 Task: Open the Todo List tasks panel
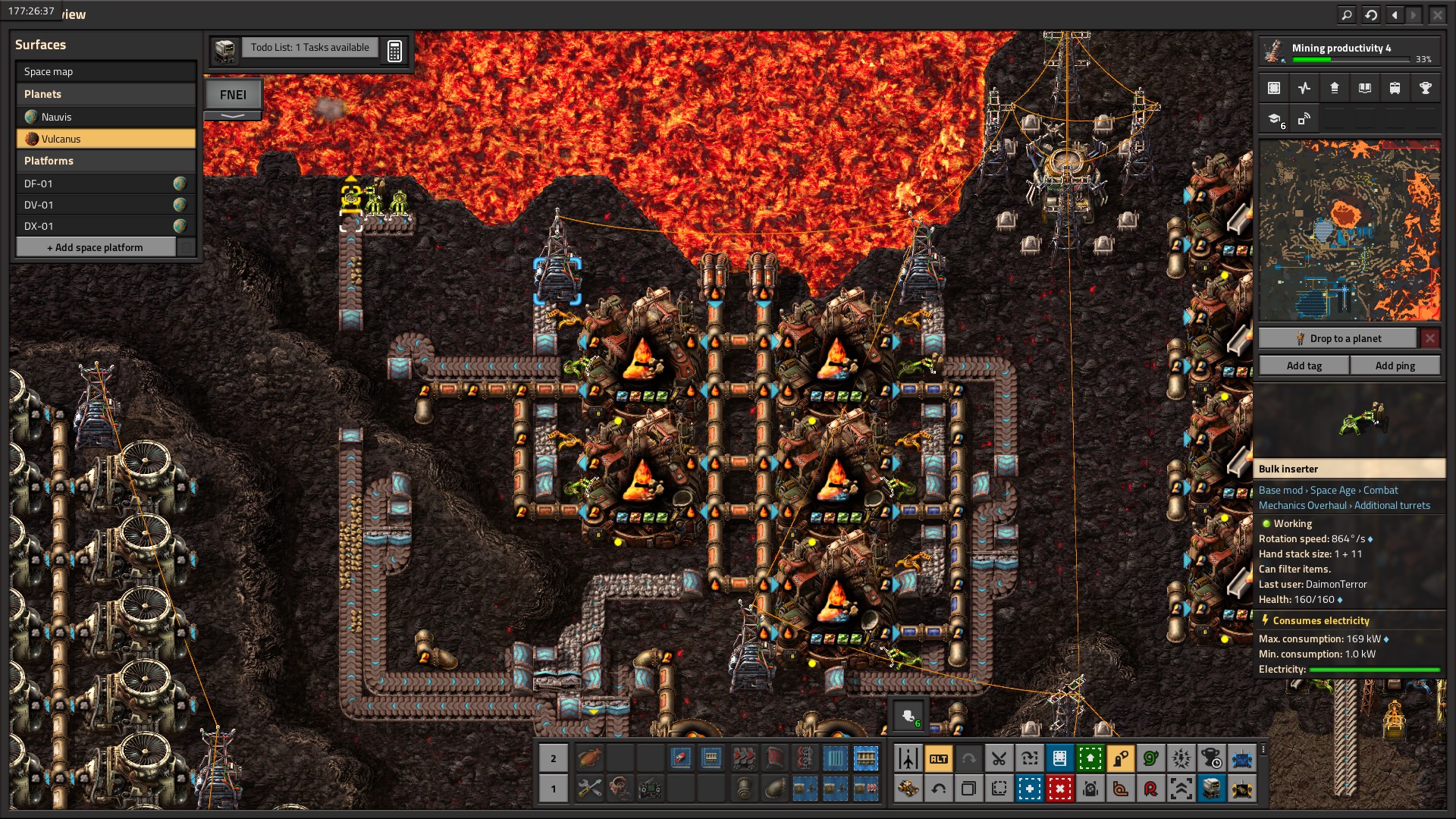[309, 48]
